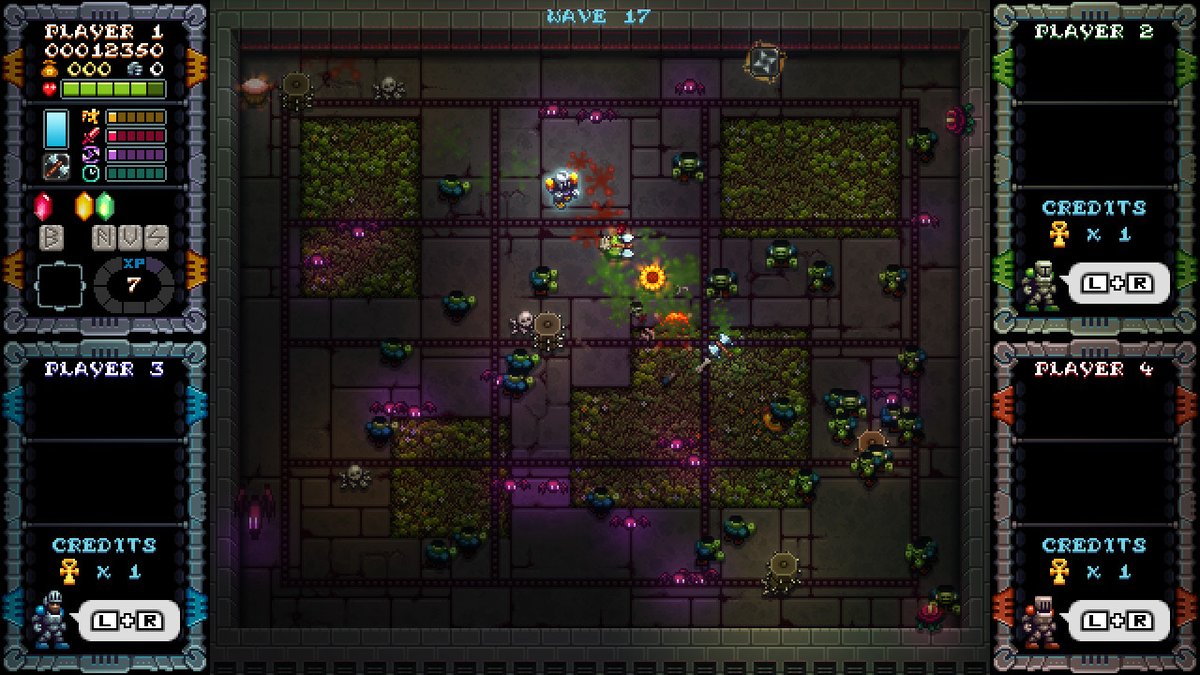Click the teal clock stat icon
The image size is (1200, 675).
coord(92,172)
